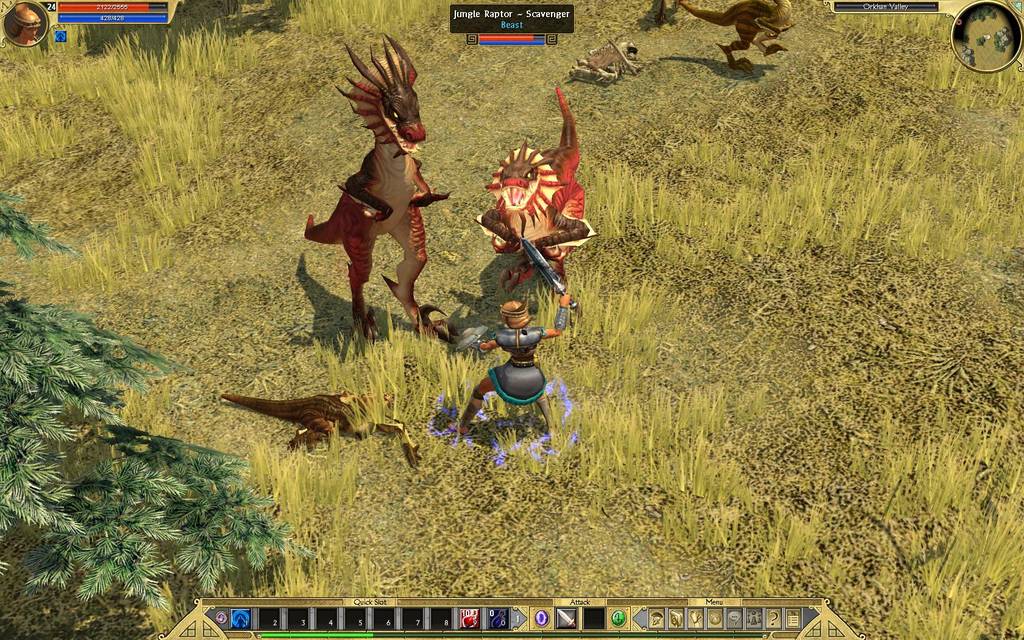Open the character portrait in the corner

pyautogui.click(x=25, y=24)
